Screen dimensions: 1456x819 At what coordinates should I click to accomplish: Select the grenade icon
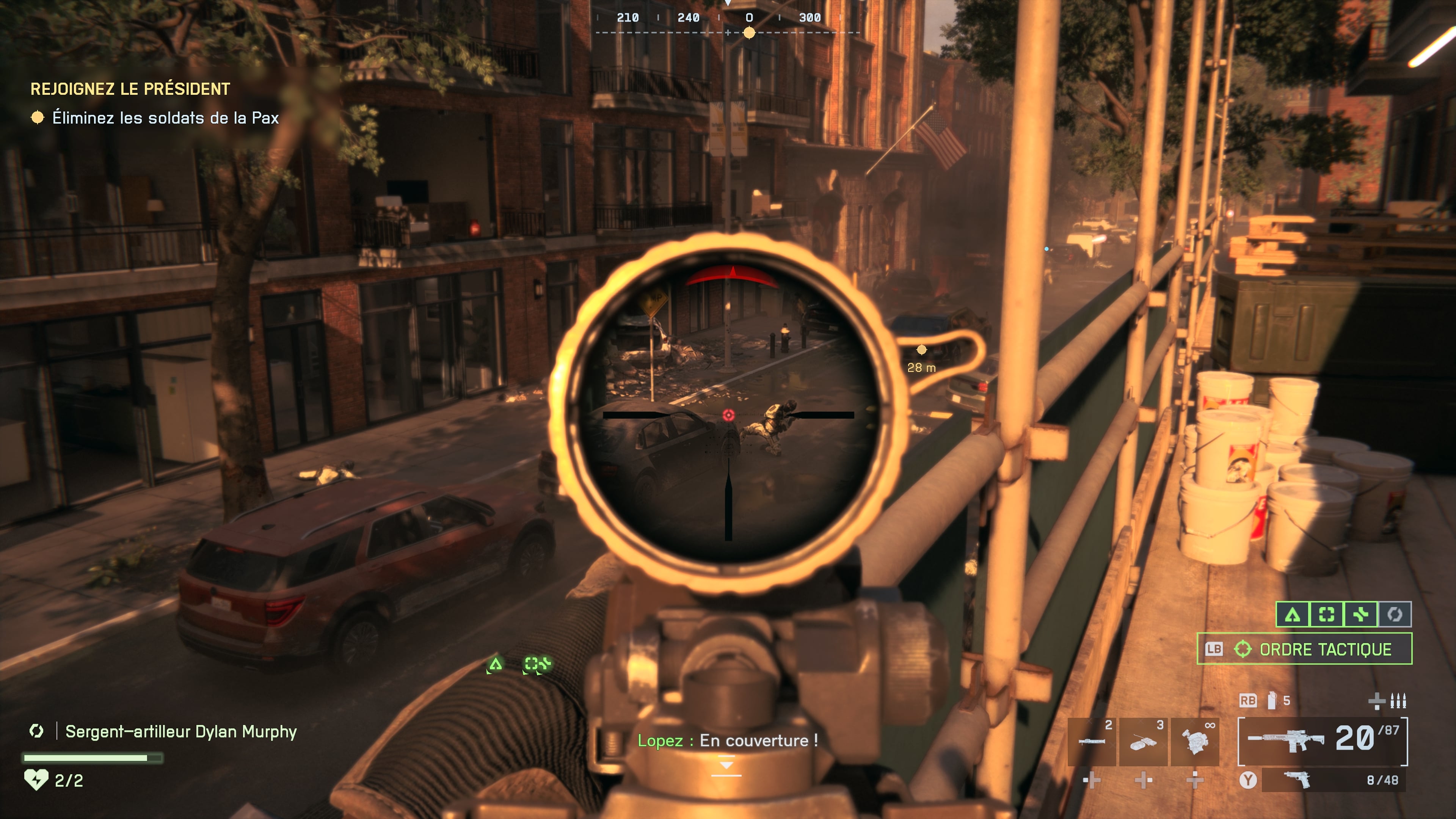[1272, 701]
